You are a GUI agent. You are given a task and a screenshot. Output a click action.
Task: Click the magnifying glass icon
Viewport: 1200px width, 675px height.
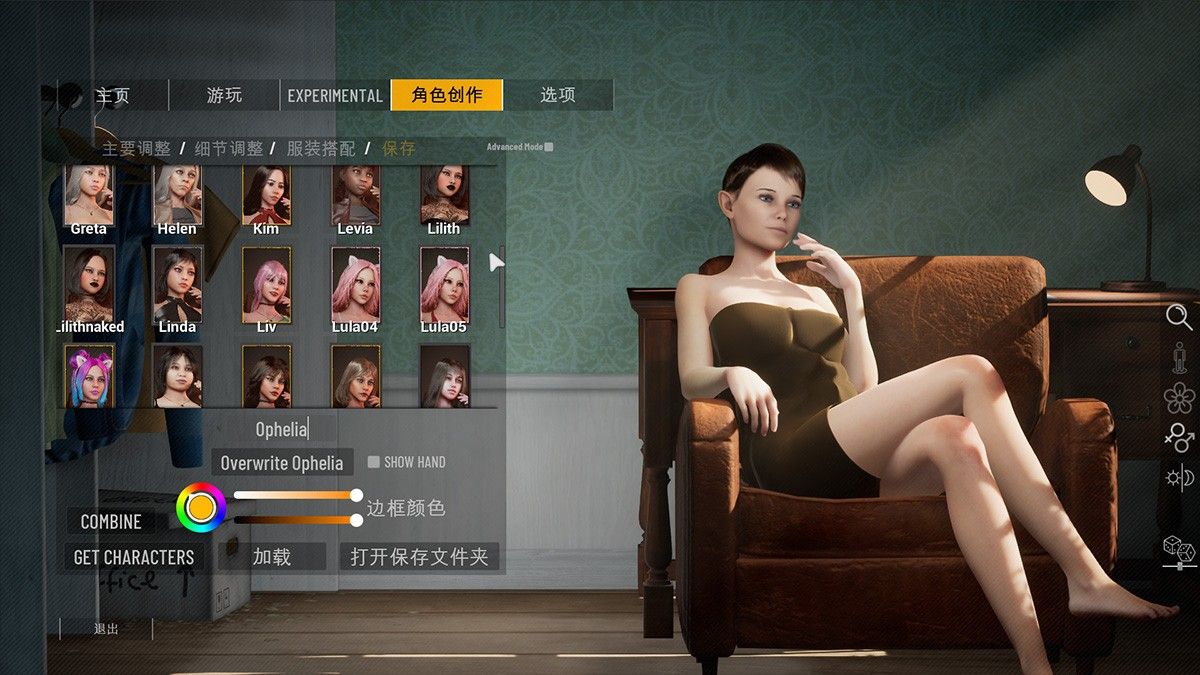[x=1179, y=318]
